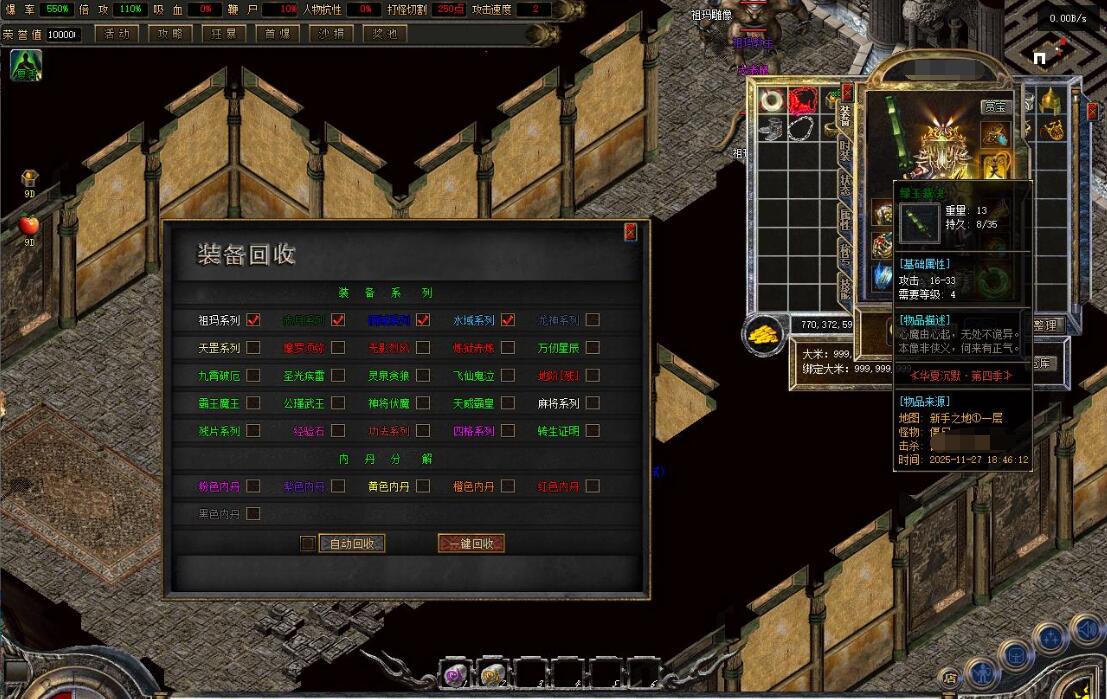Screen dimensions: 1107x699
Task: Click the 整理 sort inventory button
Action: coord(1045,325)
